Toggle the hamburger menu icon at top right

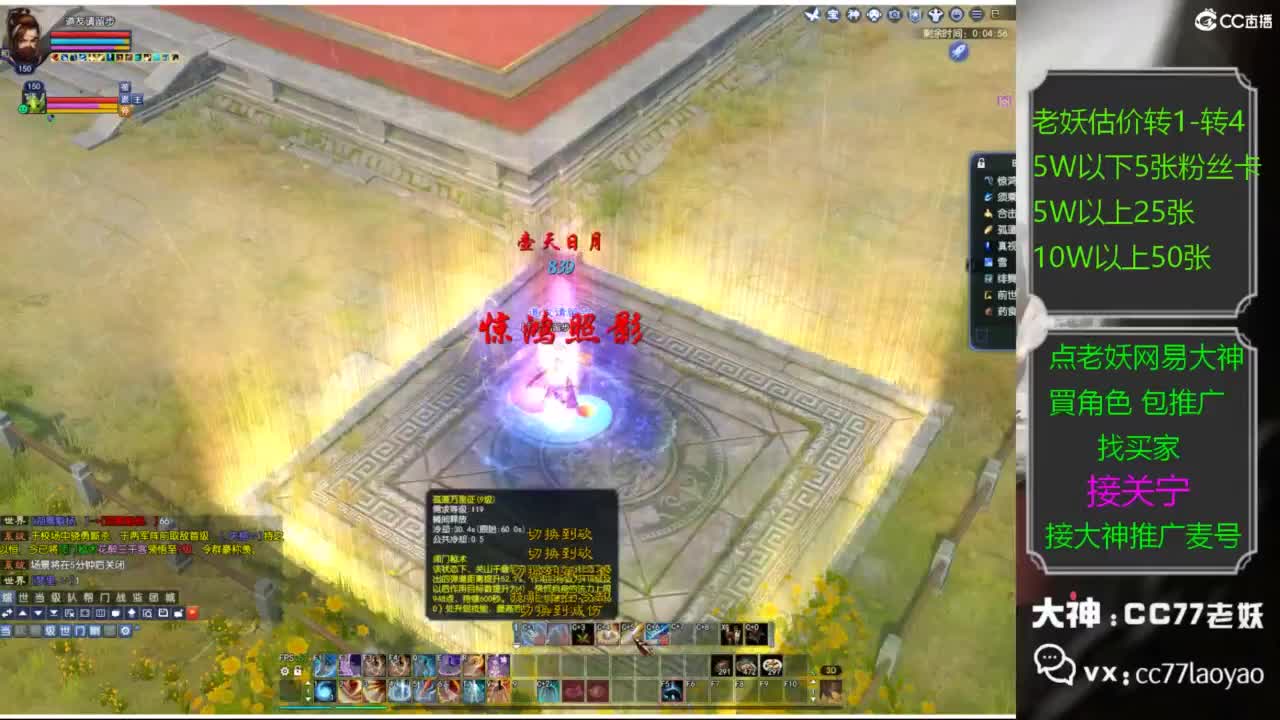[977, 15]
